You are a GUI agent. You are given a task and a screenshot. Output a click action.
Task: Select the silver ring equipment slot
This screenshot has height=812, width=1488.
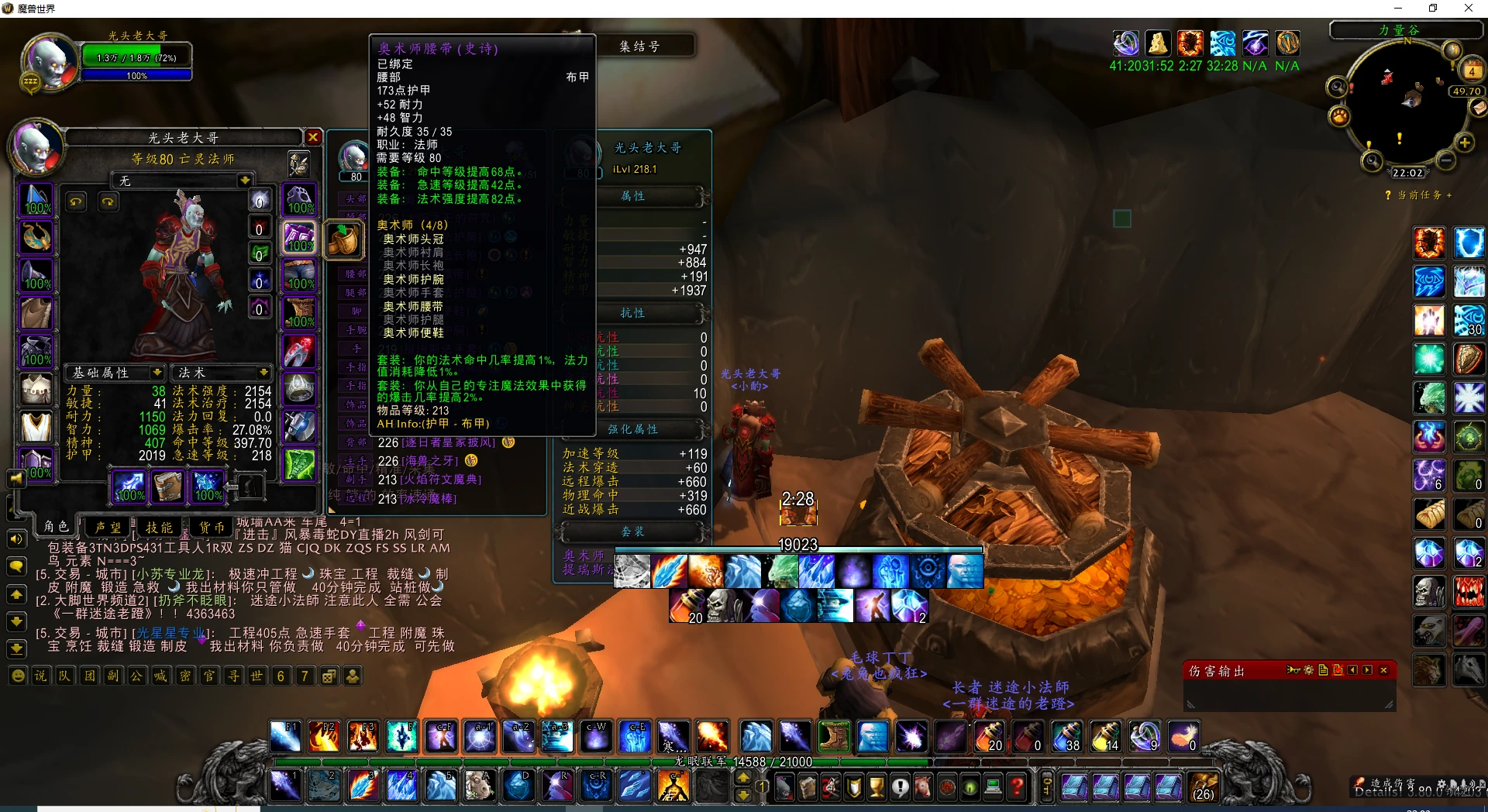pyautogui.click(x=299, y=389)
